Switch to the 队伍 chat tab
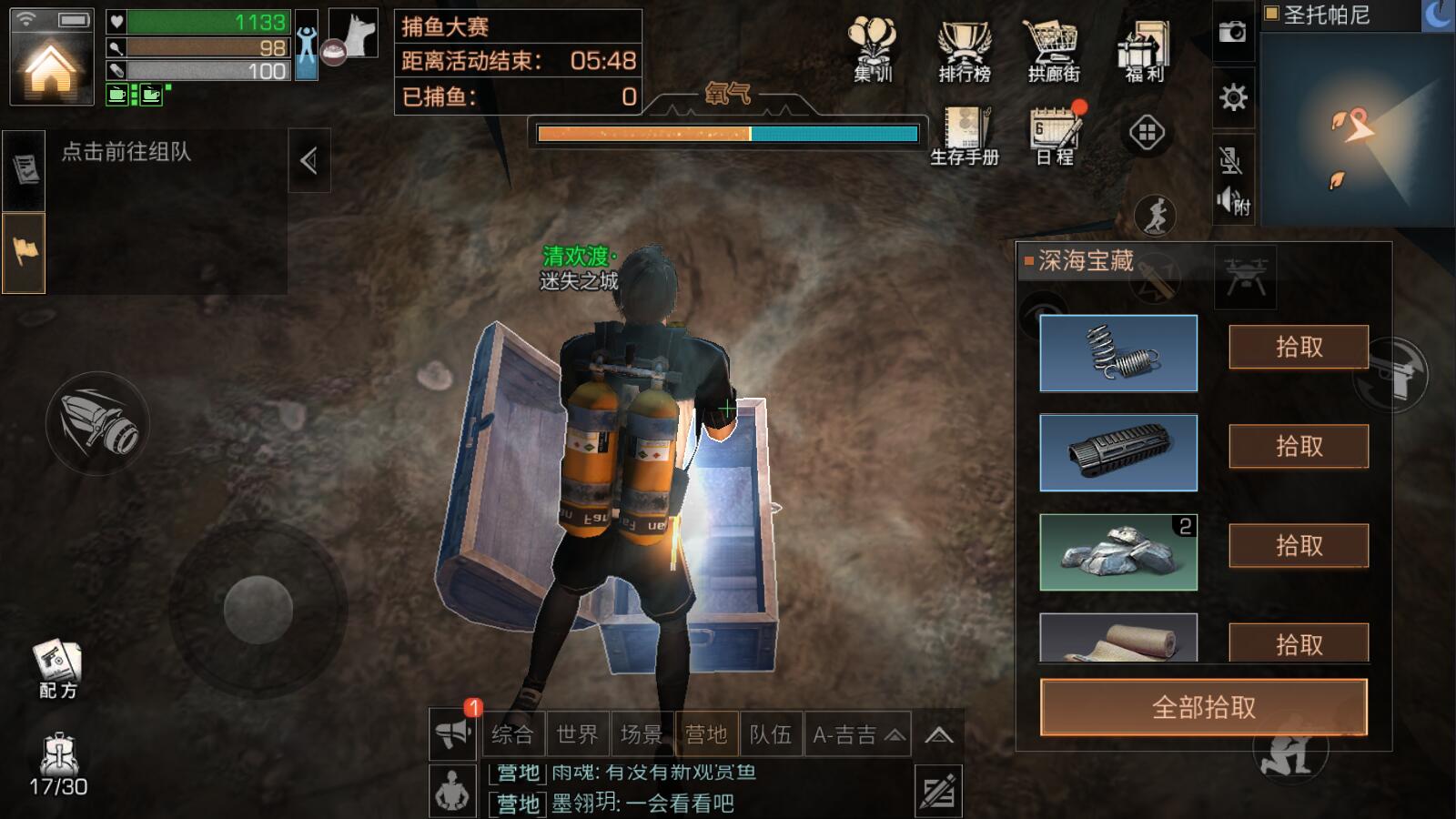 [770, 734]
